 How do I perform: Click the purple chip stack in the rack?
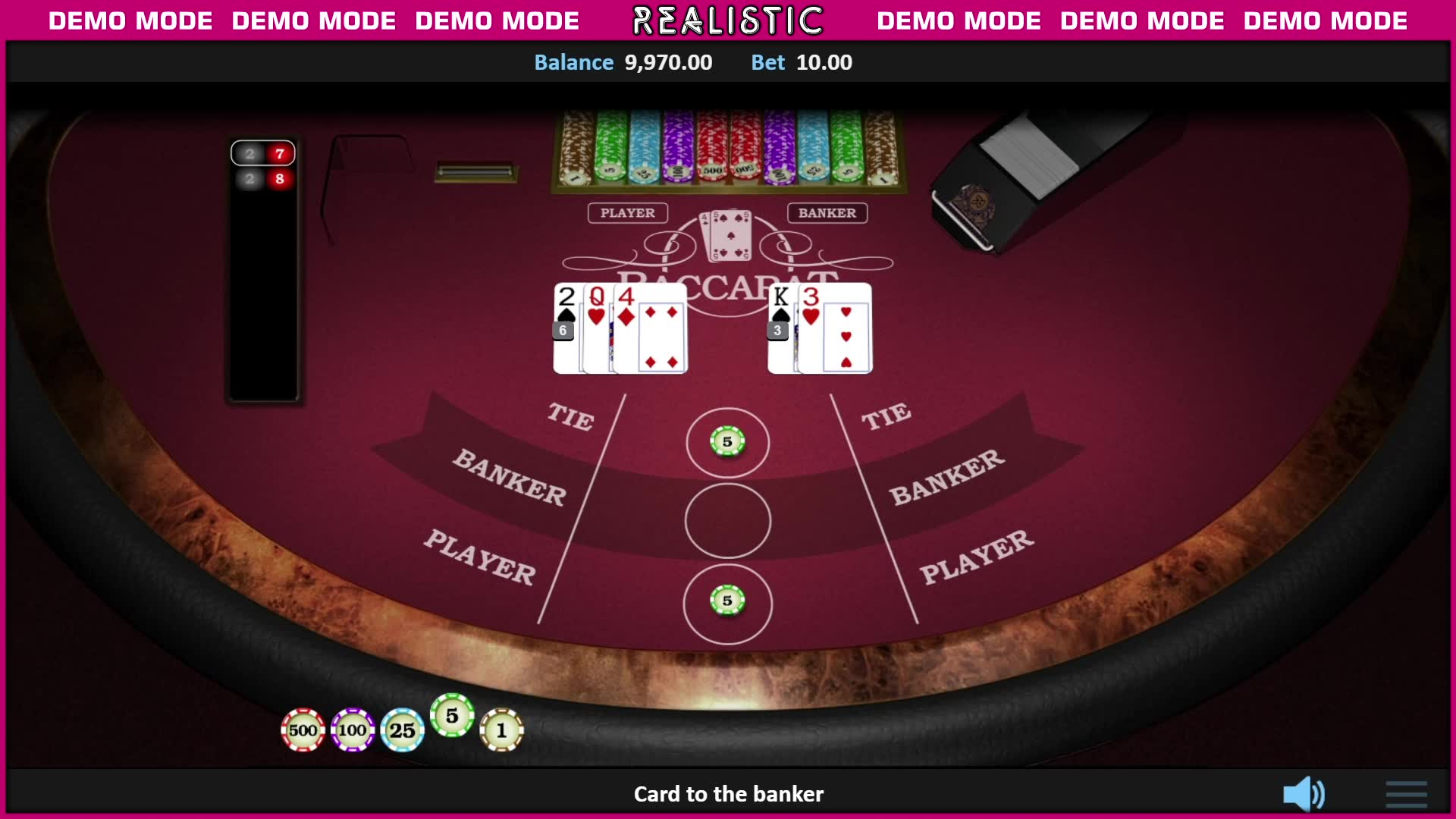677,148
